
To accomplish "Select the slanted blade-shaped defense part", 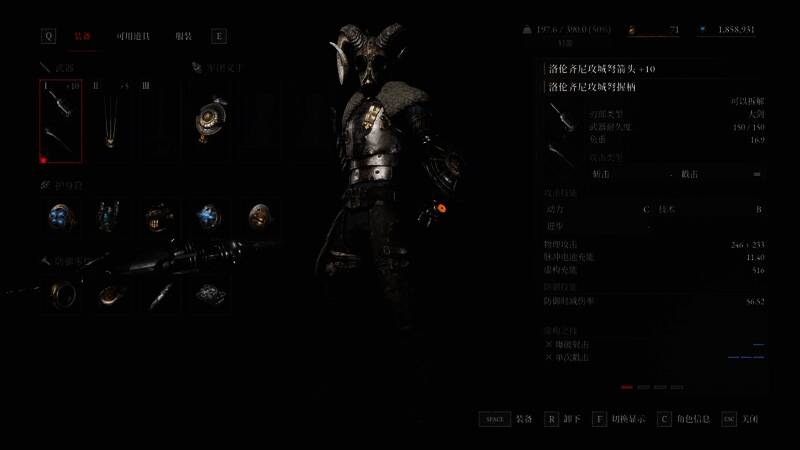I will click(160, 293).
